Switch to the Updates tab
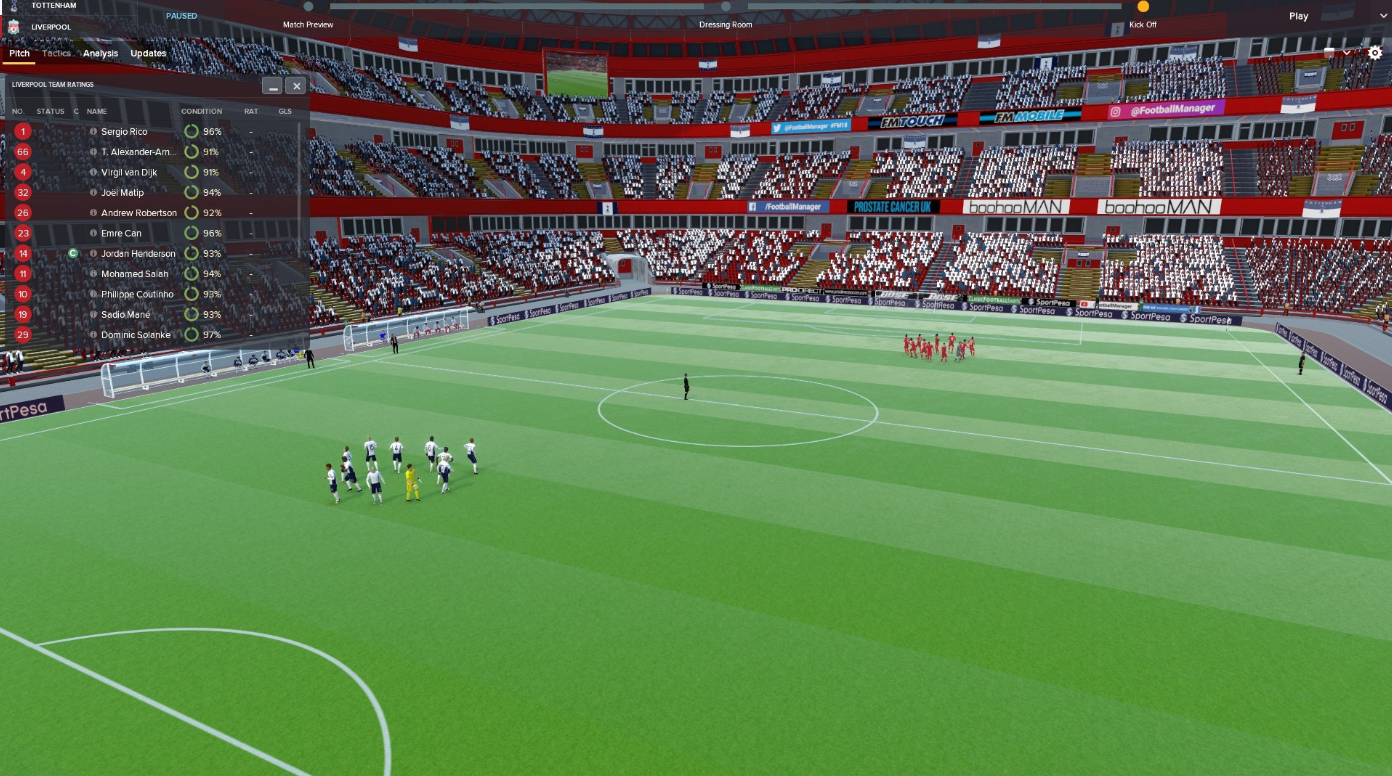Screen dimensions: 1392x776 tap(148, 54)
